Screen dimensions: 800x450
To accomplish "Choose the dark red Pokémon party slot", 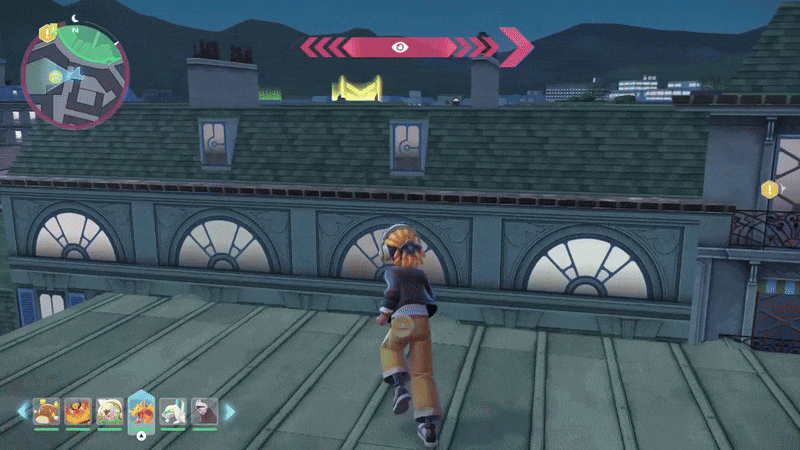I will pyautogui.click(x=204, y=412).
